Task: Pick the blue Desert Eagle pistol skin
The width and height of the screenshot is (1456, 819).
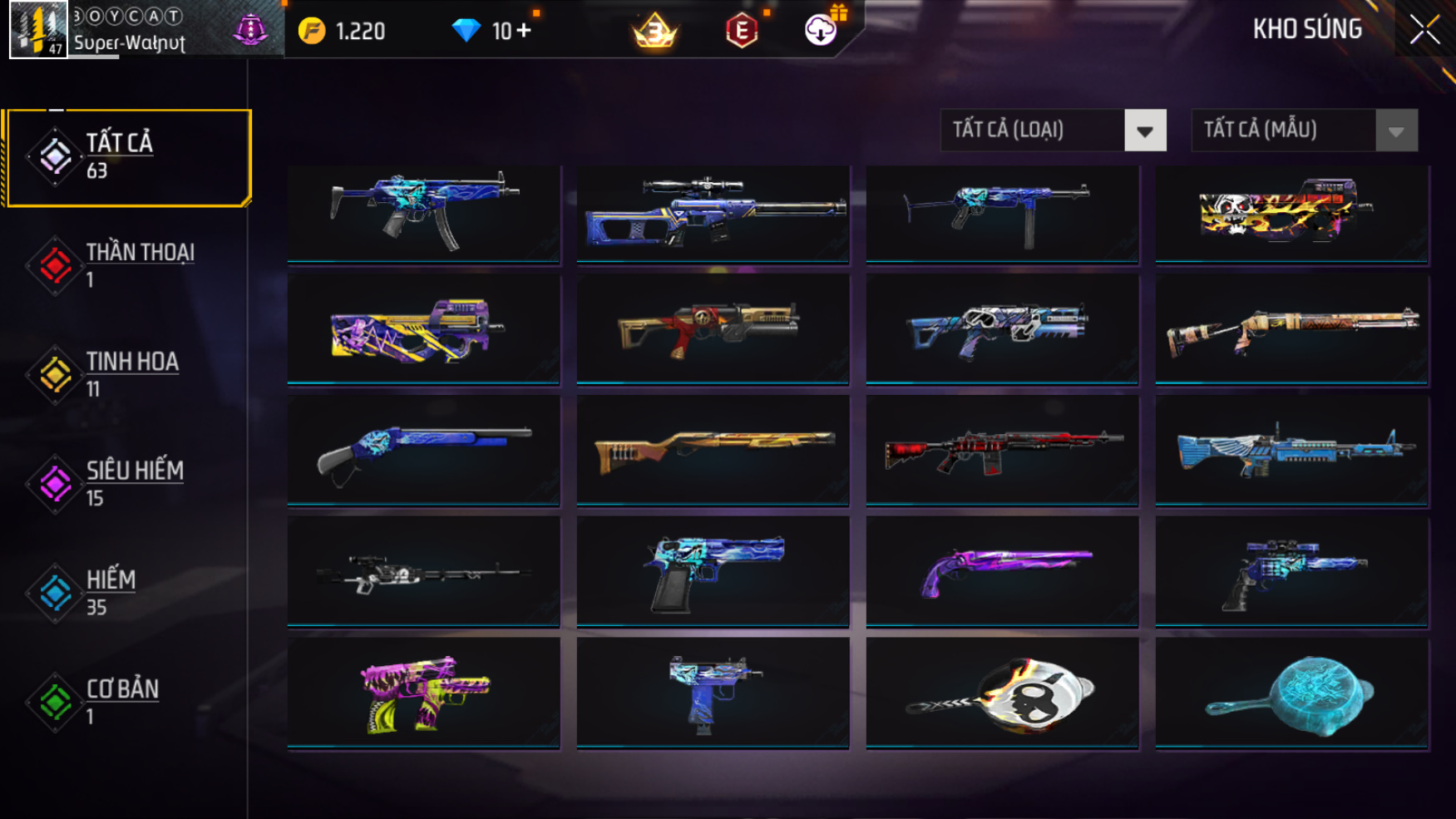Action: pyautogui.click(x=713, y=570)
